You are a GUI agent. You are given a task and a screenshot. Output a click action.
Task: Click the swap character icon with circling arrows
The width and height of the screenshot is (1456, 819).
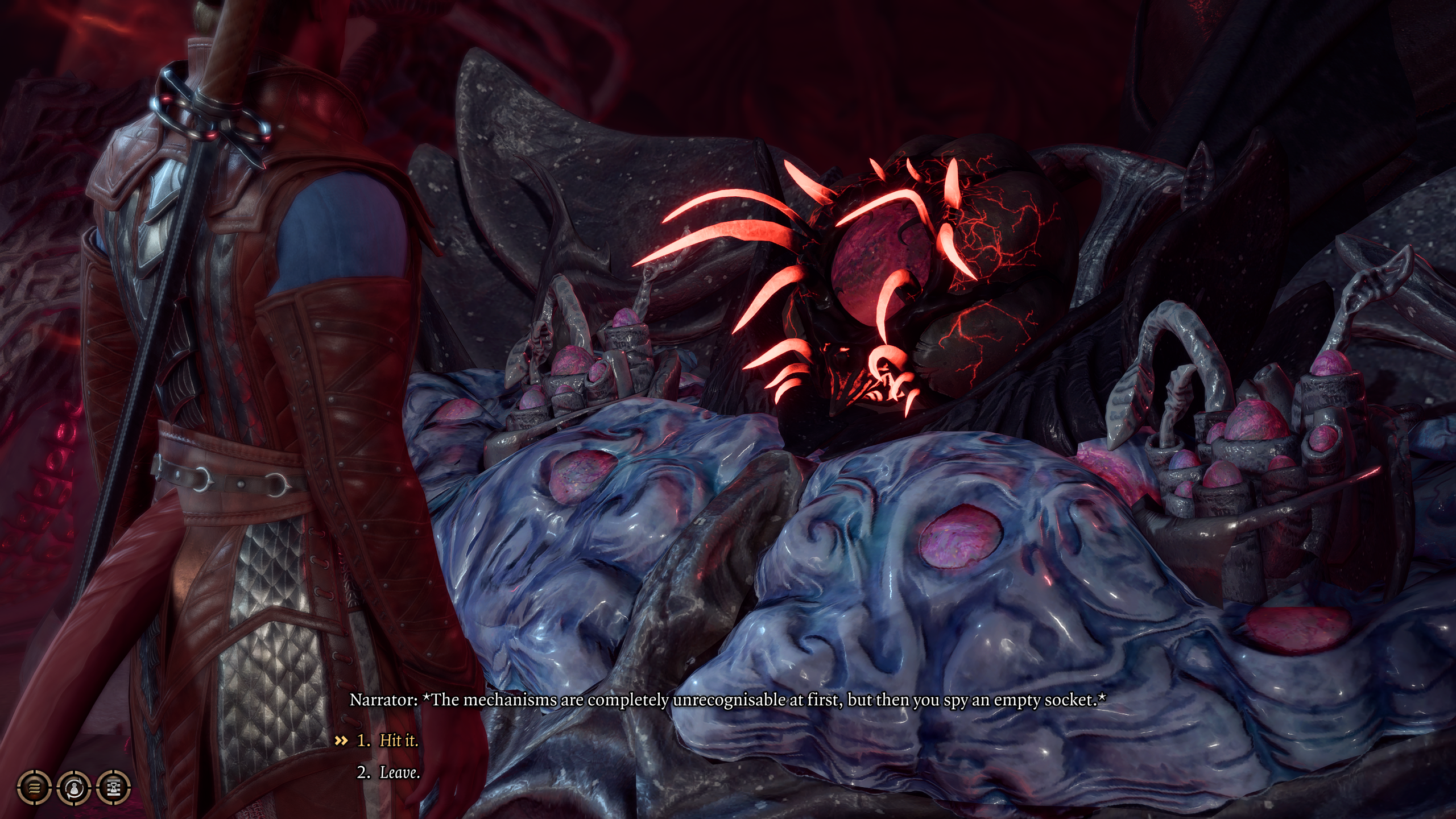tap(75, 788)
